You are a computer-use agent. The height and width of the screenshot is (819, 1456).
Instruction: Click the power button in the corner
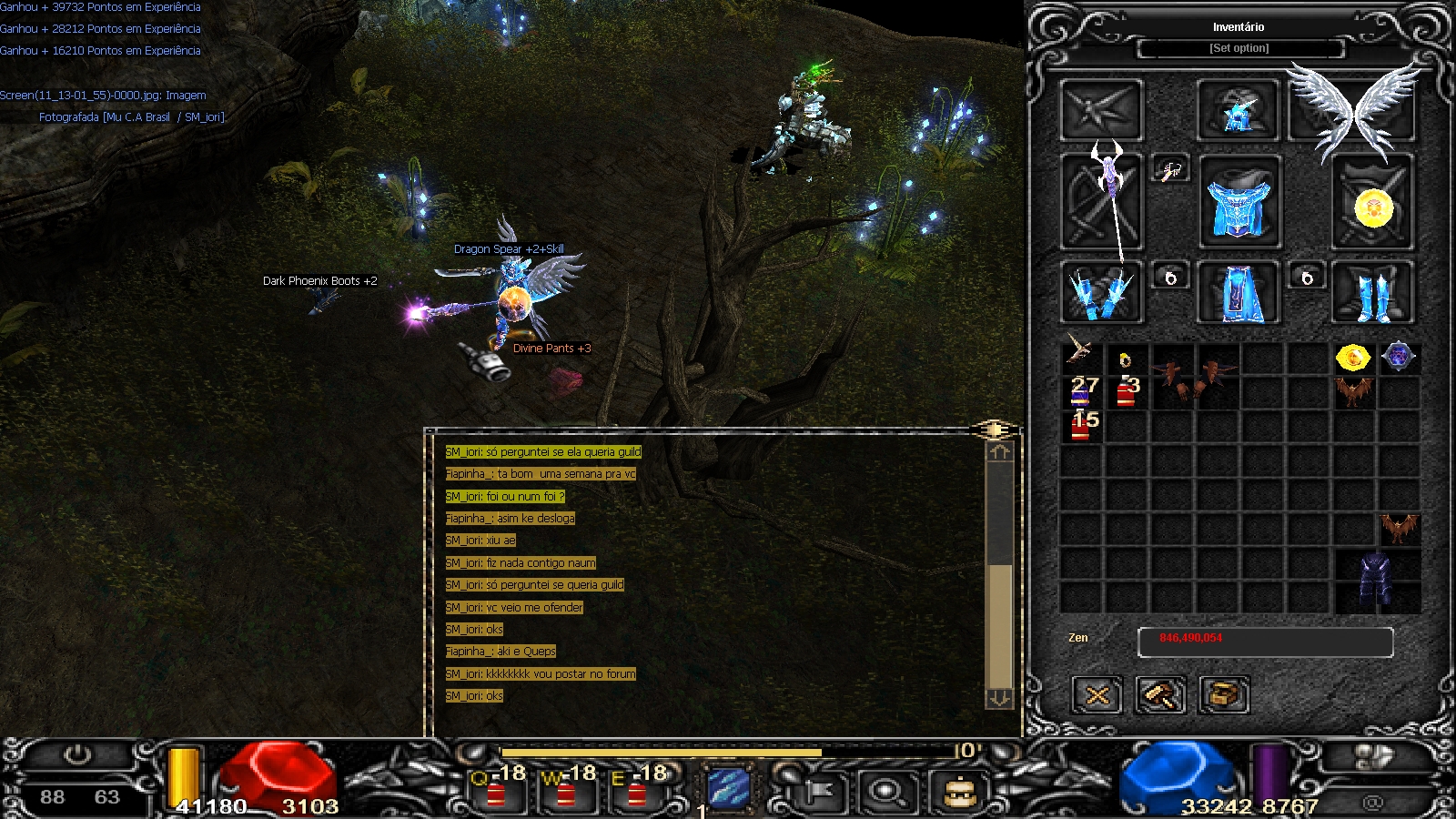pos(77,755)
